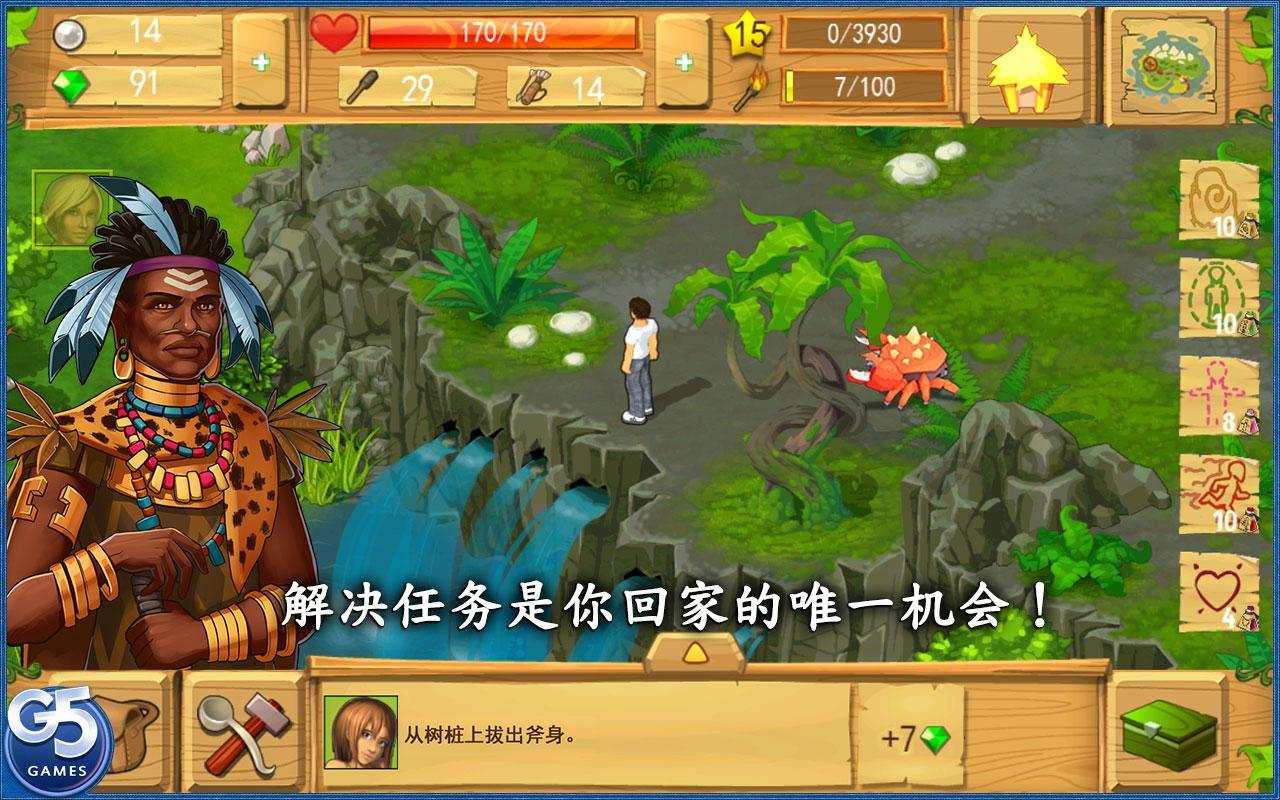The height and width of the screenshot is (800, 1280).
Task: Open the backpack inventory at bottom left
Action: [x=135, y=735]
